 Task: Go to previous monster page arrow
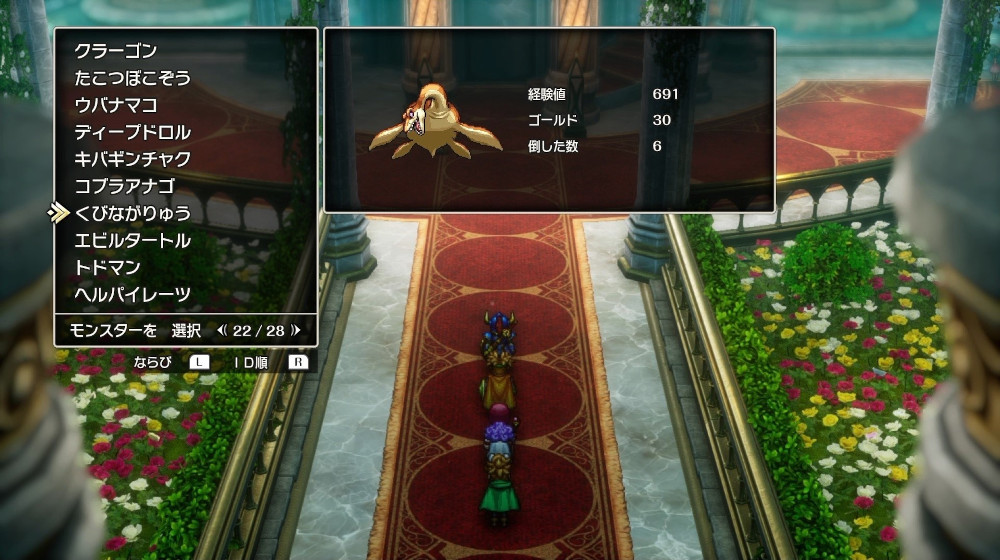click(221, 329)
